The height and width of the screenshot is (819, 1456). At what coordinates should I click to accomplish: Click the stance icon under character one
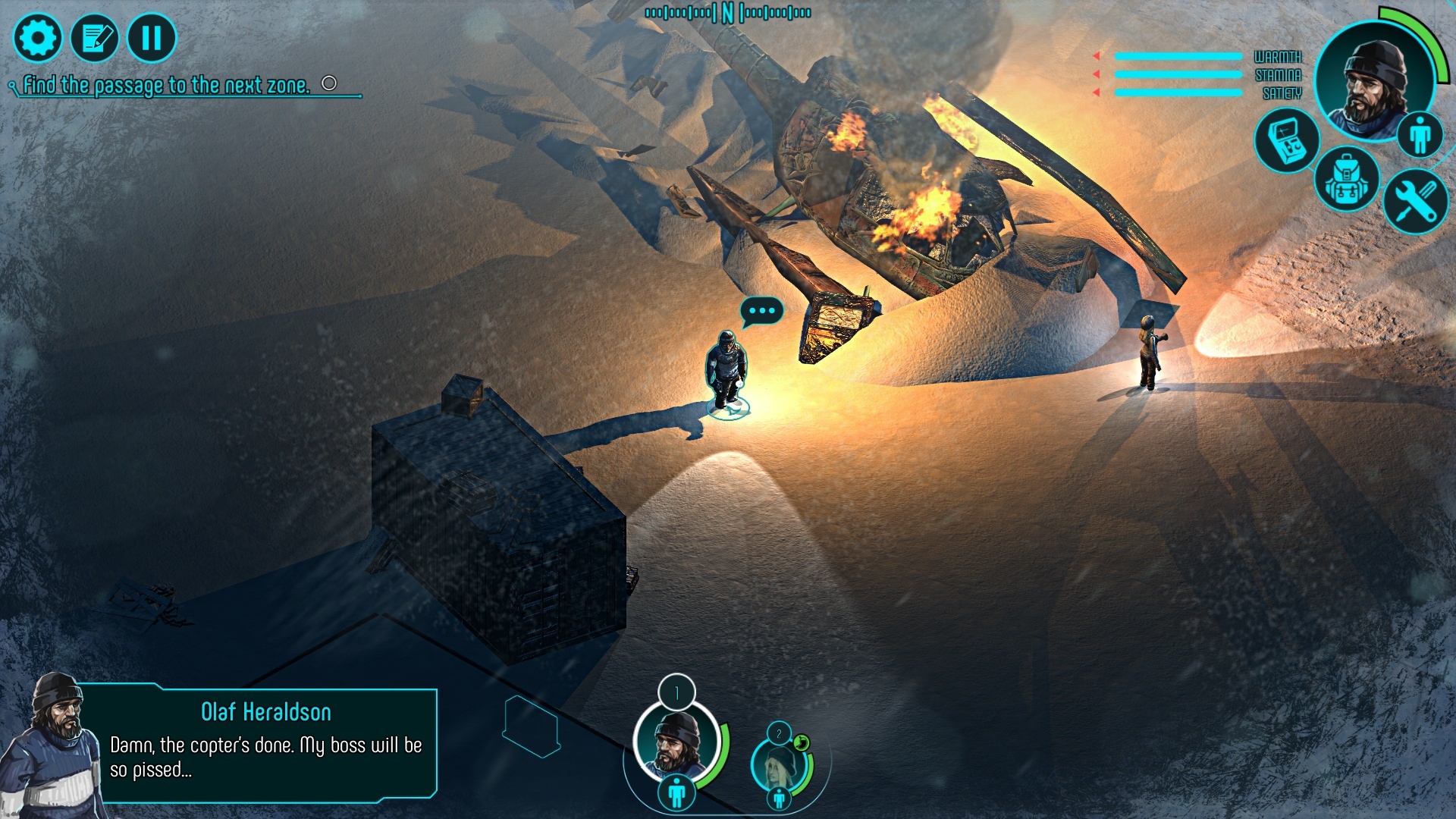(676, 793)
